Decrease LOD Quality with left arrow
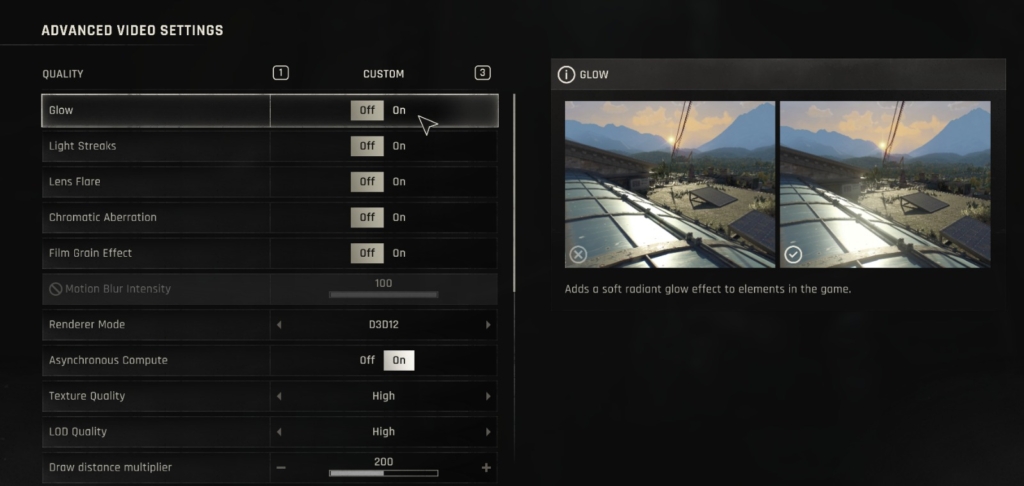 click(279, 432)
